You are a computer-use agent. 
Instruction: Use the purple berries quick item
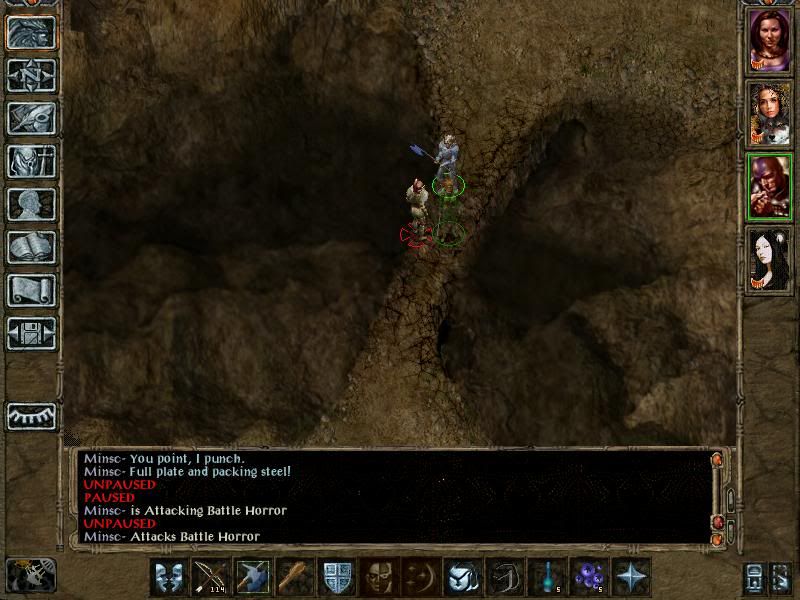point(589,577)
